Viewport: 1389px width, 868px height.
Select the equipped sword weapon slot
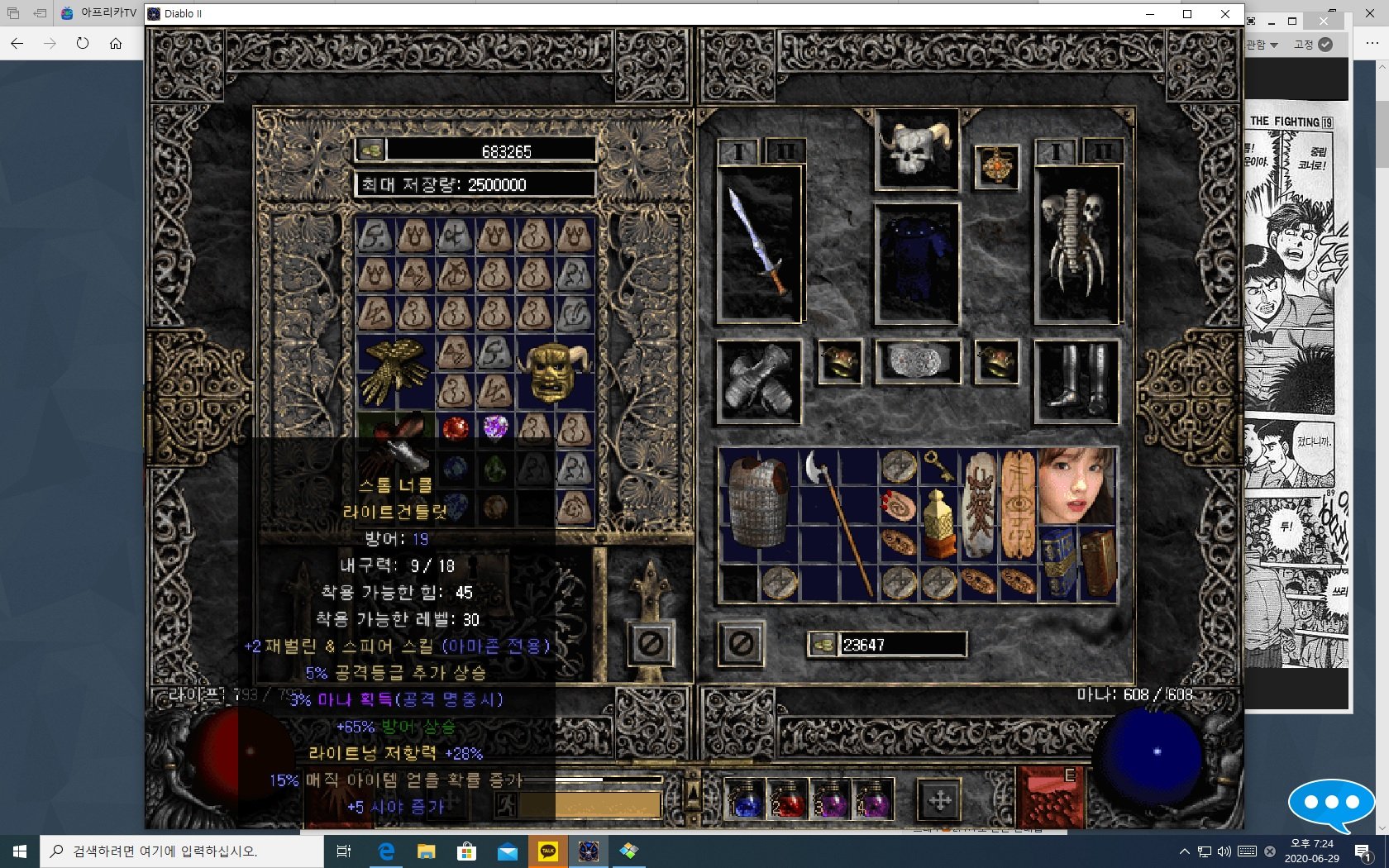pos(761,244)
